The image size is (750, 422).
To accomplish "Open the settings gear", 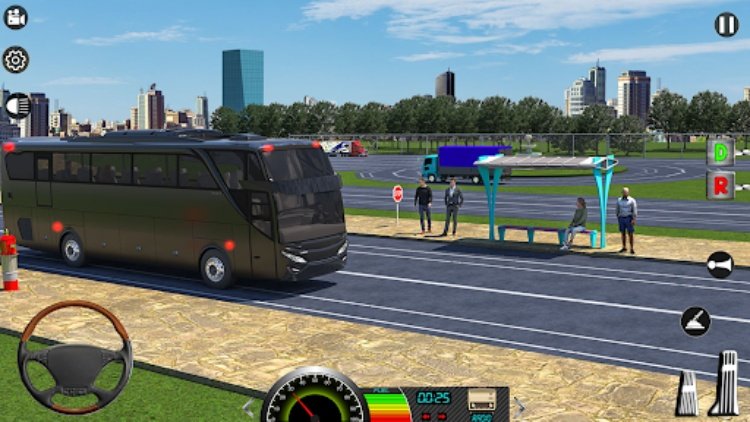I will tap(15, 59).
